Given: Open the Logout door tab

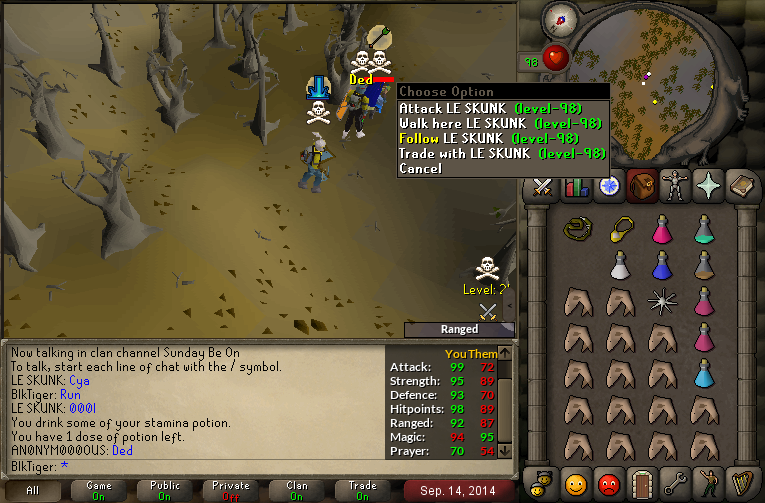Looking at the screenshot, I should coord(642,484).
